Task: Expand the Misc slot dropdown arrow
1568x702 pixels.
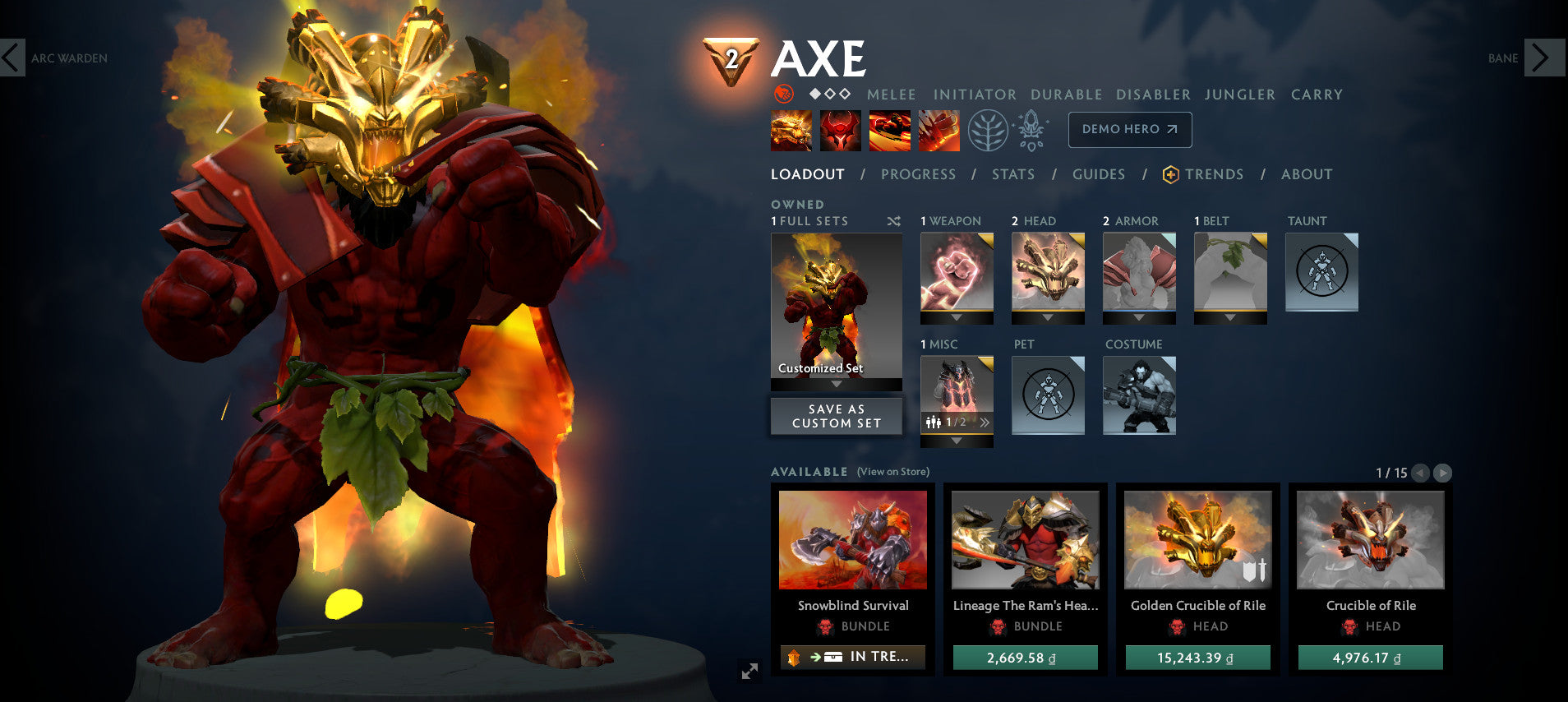Action: pyautogui.click(x=957, y=438)
